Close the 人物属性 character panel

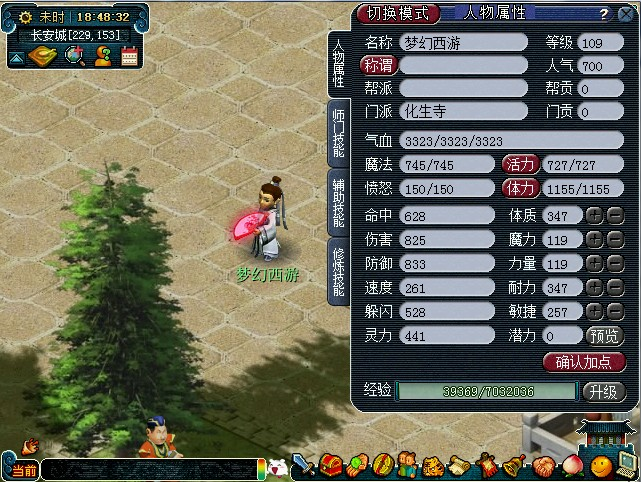click(627, 14)
